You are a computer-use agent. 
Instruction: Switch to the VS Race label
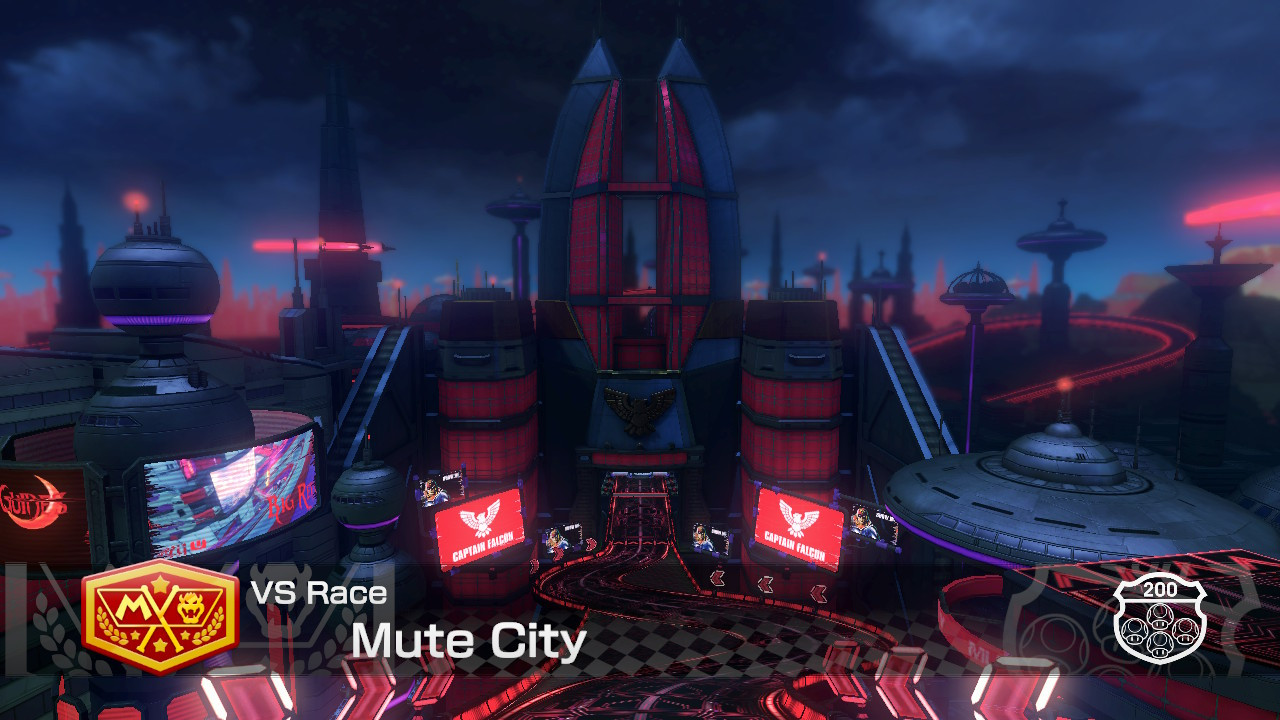318,592
